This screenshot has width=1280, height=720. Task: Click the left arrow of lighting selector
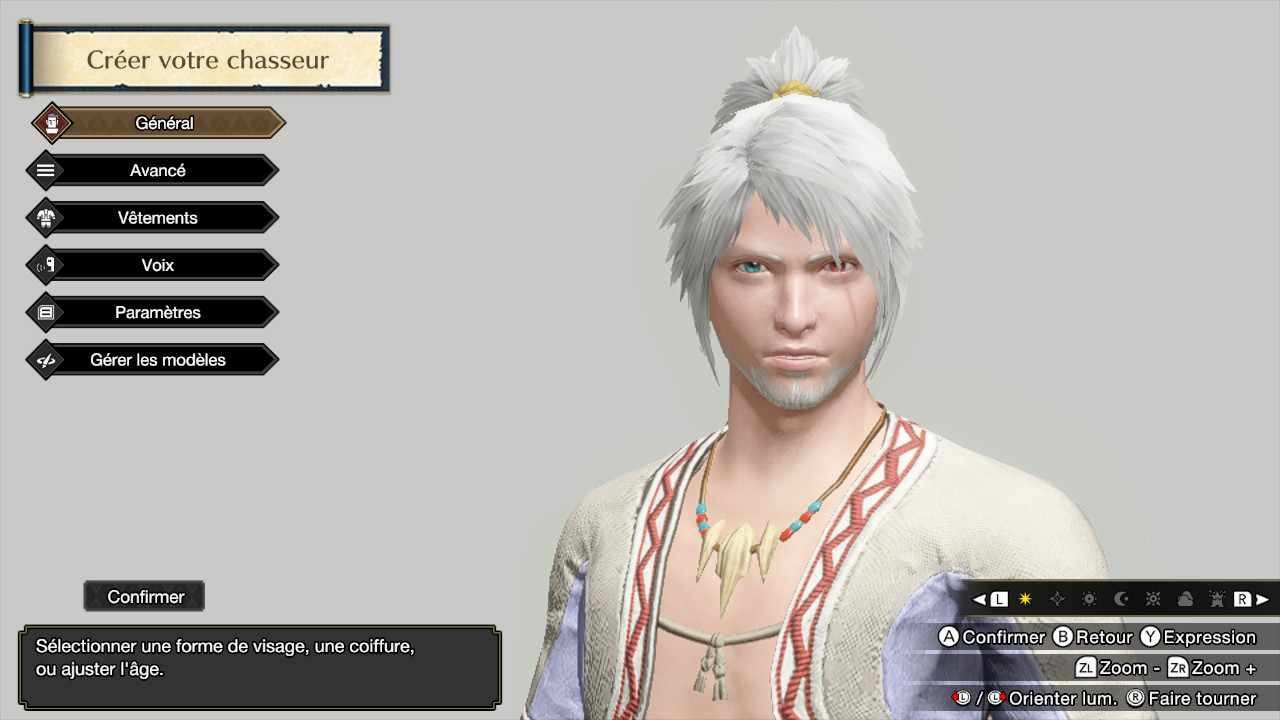click(x=980, y=599)
